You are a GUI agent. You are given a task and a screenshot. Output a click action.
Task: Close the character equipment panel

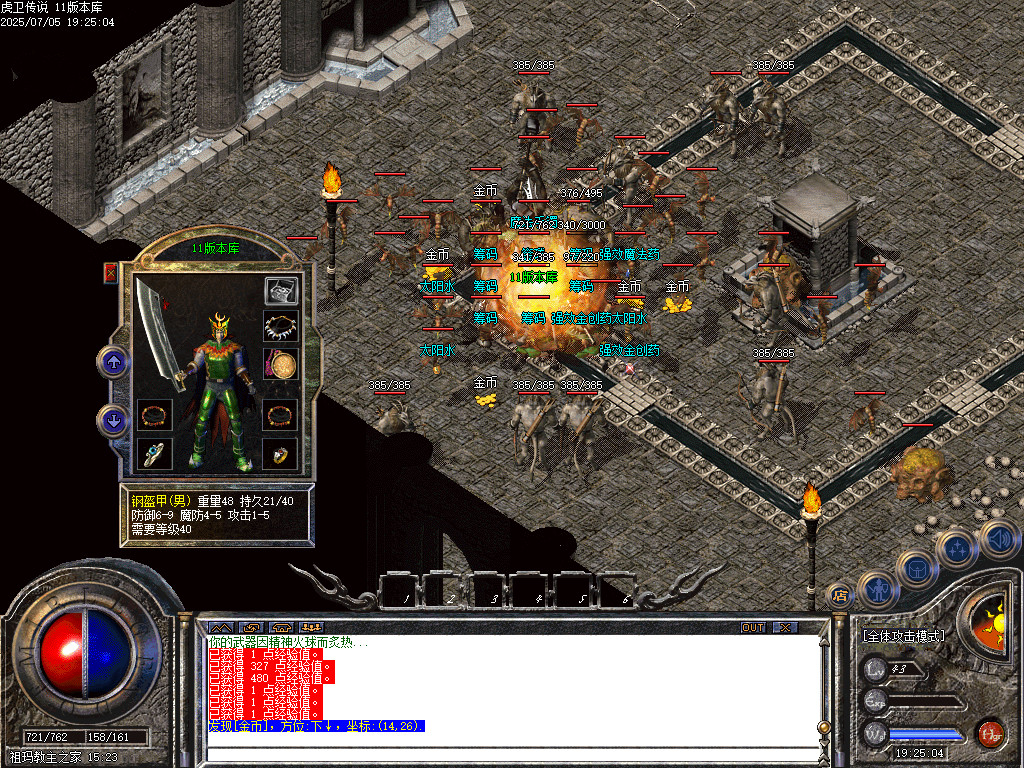(110, 273)
